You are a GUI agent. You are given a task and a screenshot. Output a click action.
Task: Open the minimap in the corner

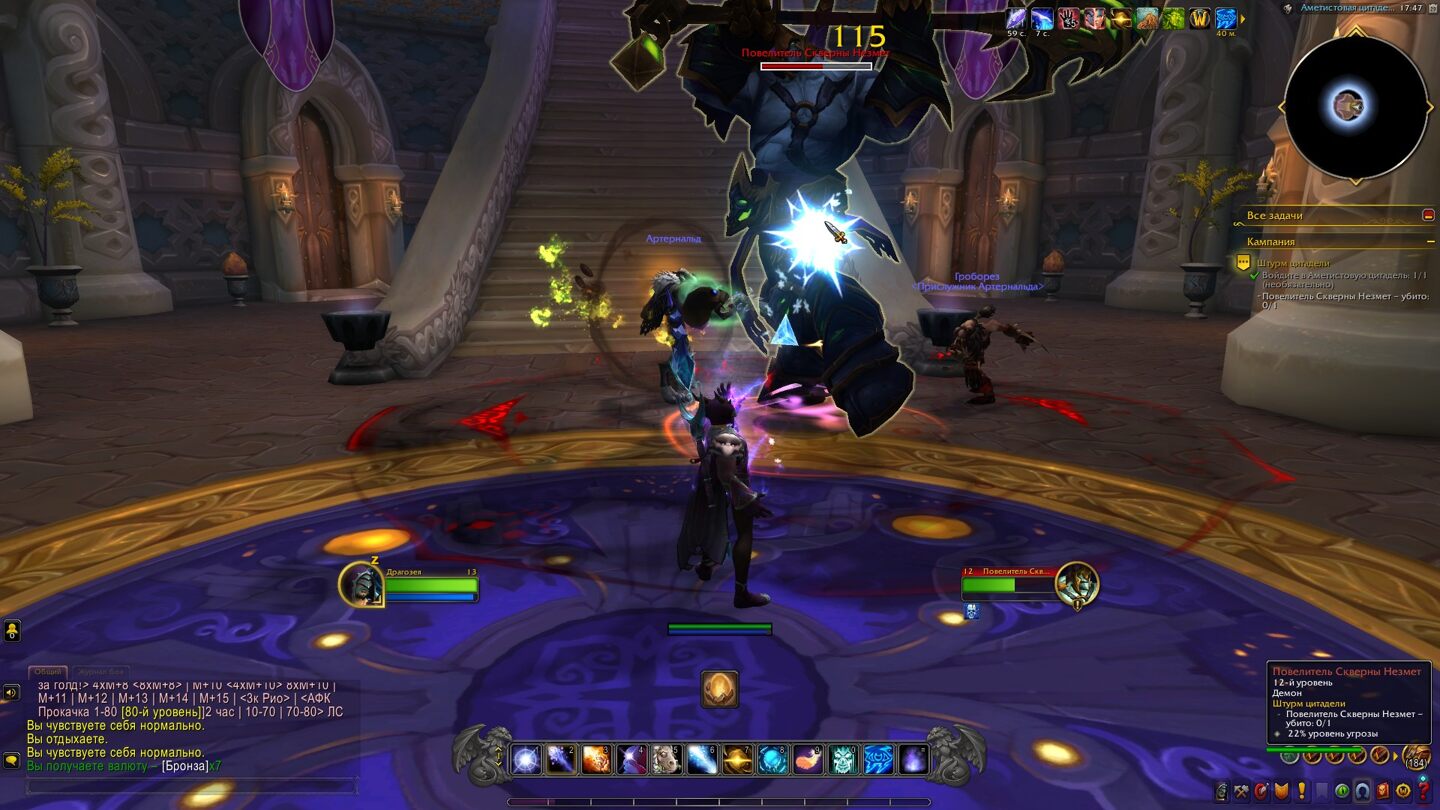[1355, 107]
